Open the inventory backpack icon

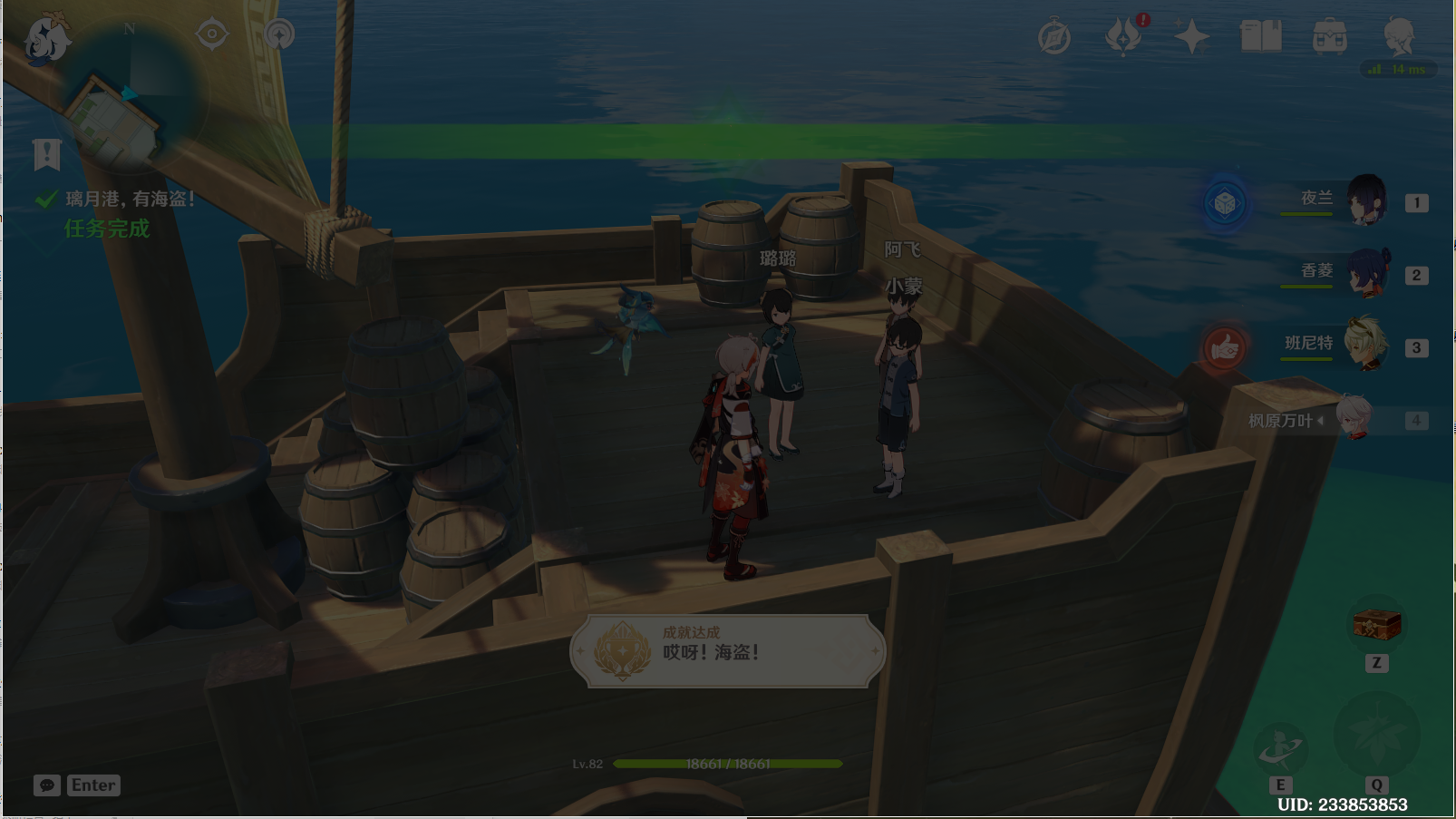point(1330,37)
